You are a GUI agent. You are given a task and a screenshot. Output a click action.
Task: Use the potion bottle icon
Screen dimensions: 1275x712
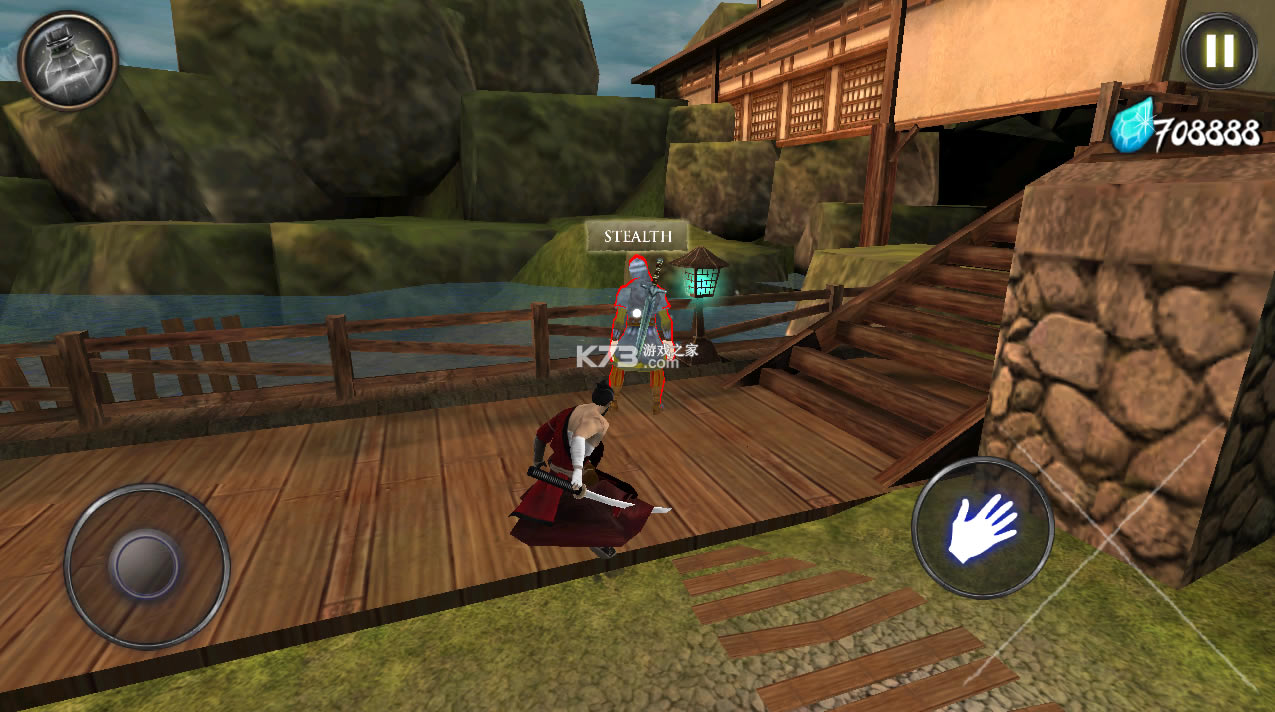coord(67,59)
